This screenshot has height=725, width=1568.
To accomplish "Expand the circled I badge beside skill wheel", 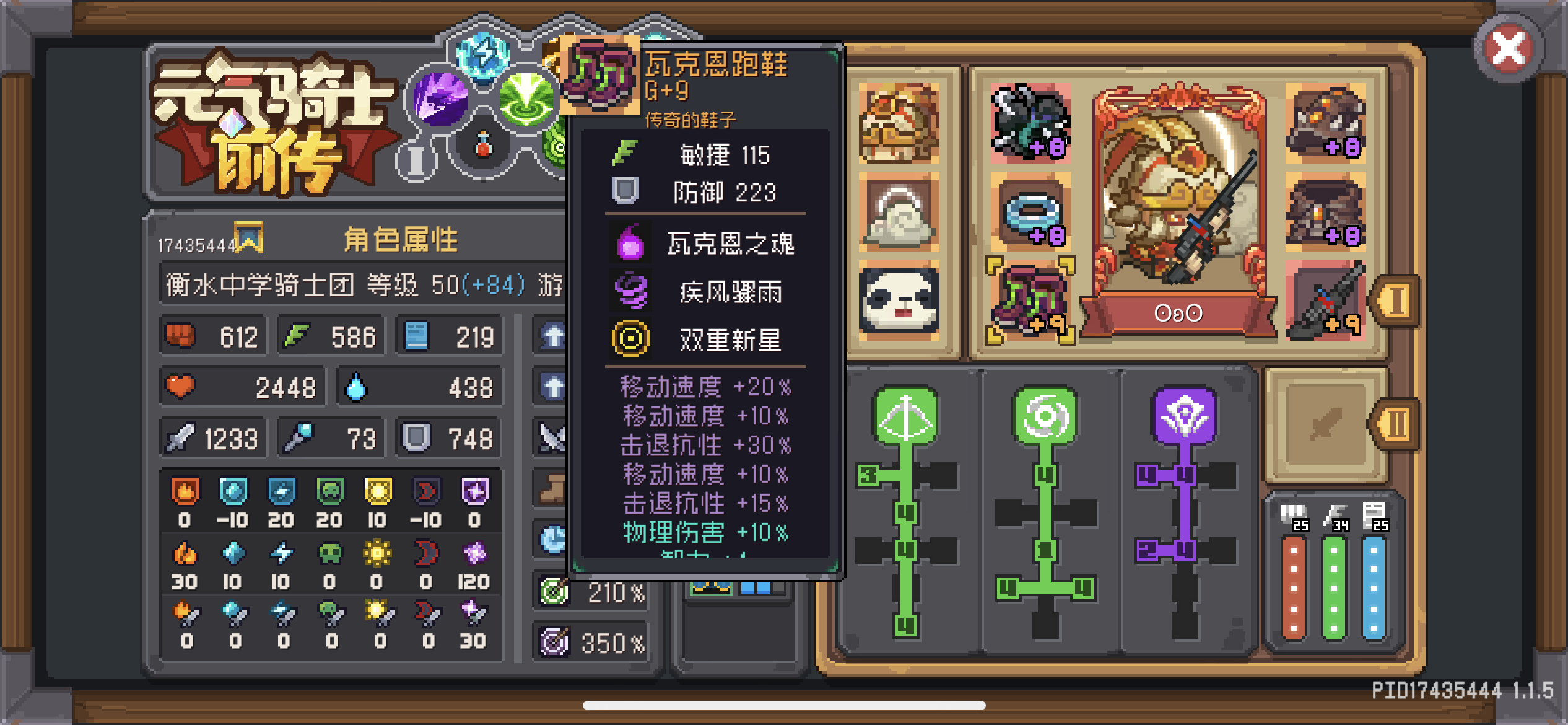I will [417, 160].
